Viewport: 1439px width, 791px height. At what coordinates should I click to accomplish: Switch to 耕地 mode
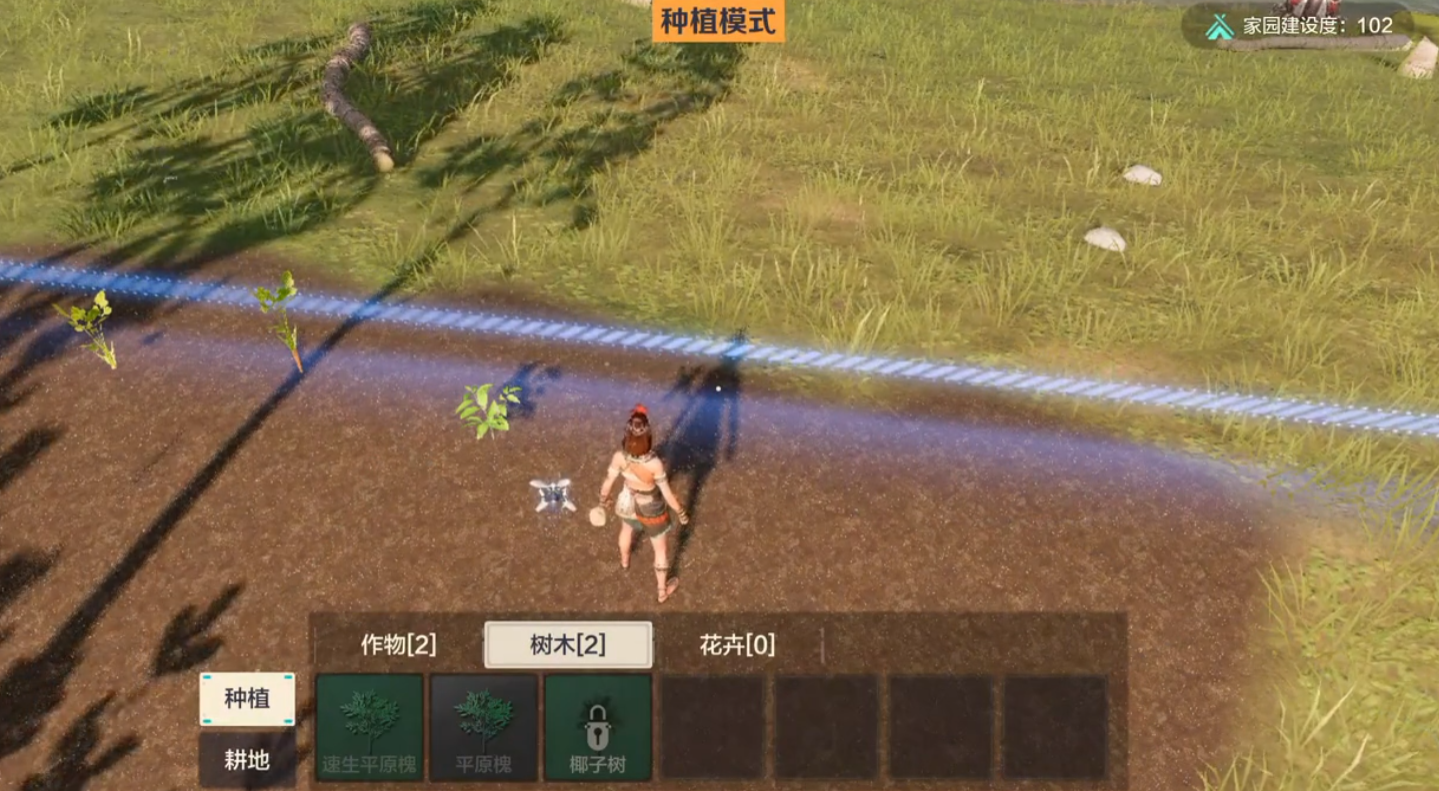point(247,760)
